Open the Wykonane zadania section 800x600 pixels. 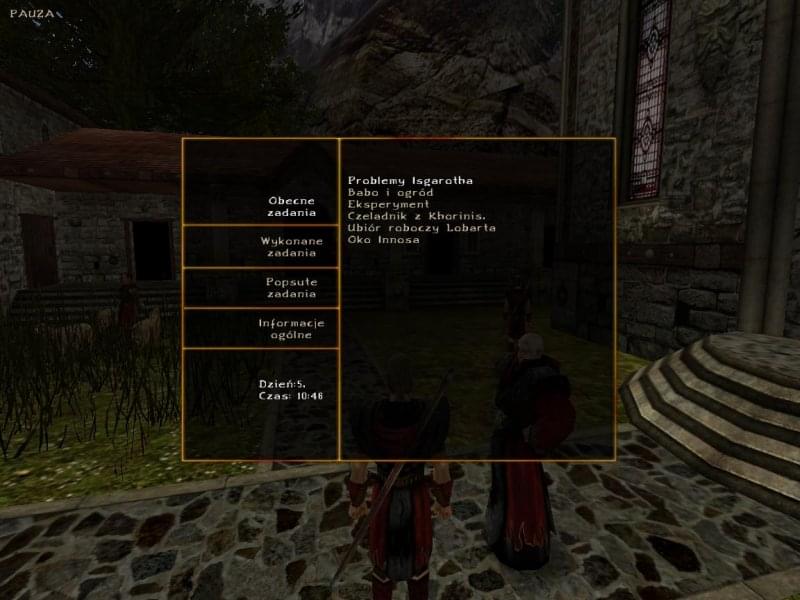(x=291, y=247)
